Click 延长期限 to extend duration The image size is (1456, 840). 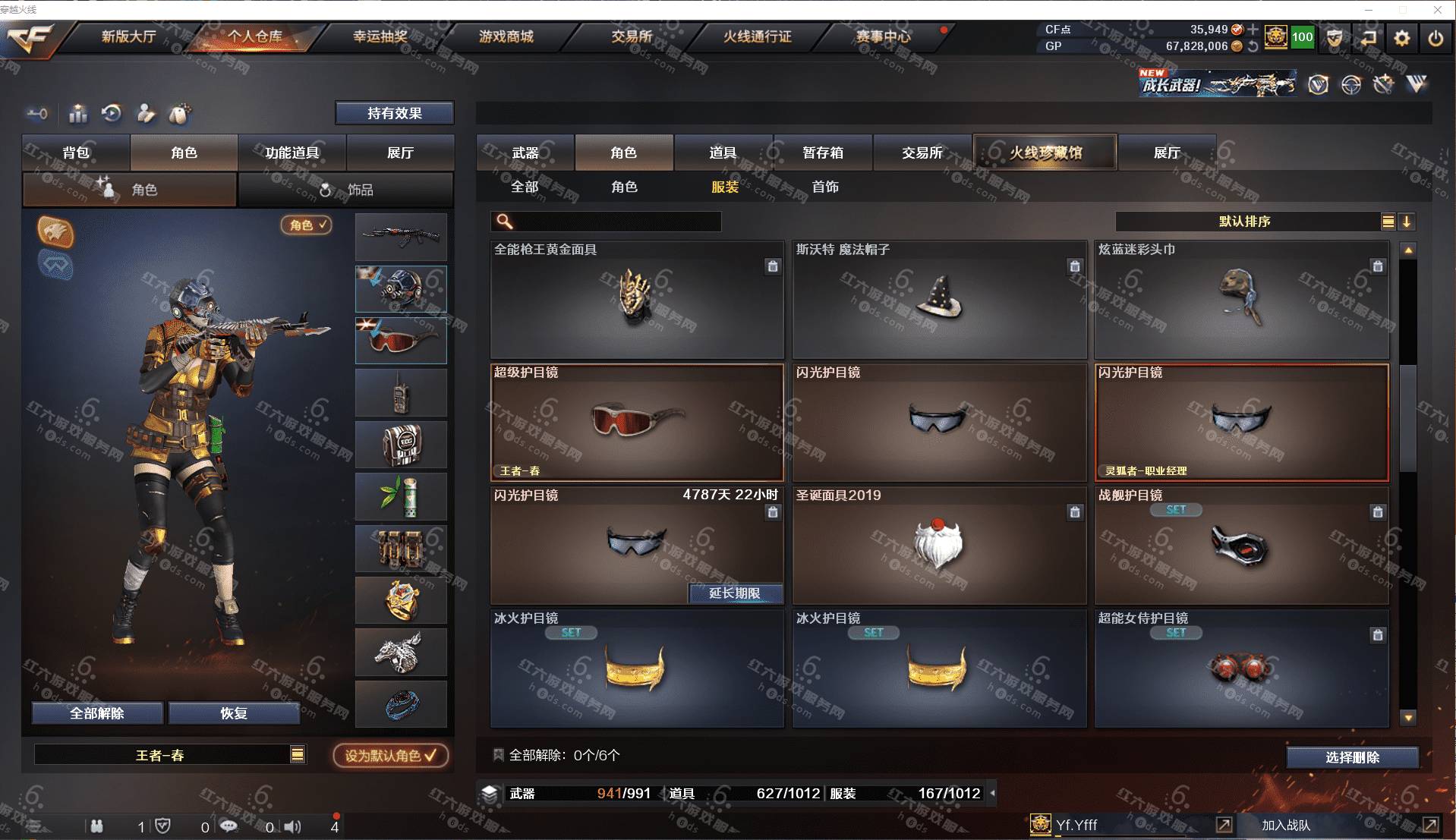pyautogui.click(x=734, y=593)
